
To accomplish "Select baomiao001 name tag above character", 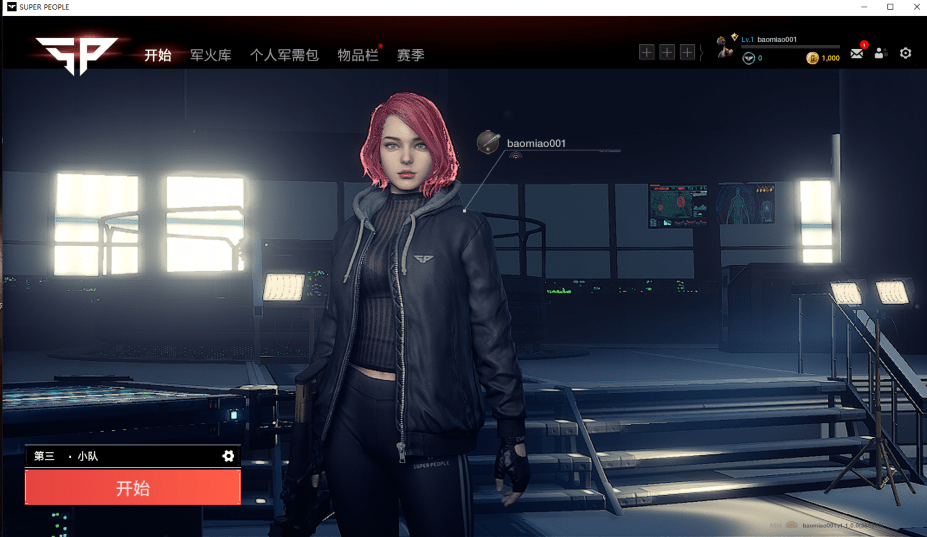I will pos(536,144).
